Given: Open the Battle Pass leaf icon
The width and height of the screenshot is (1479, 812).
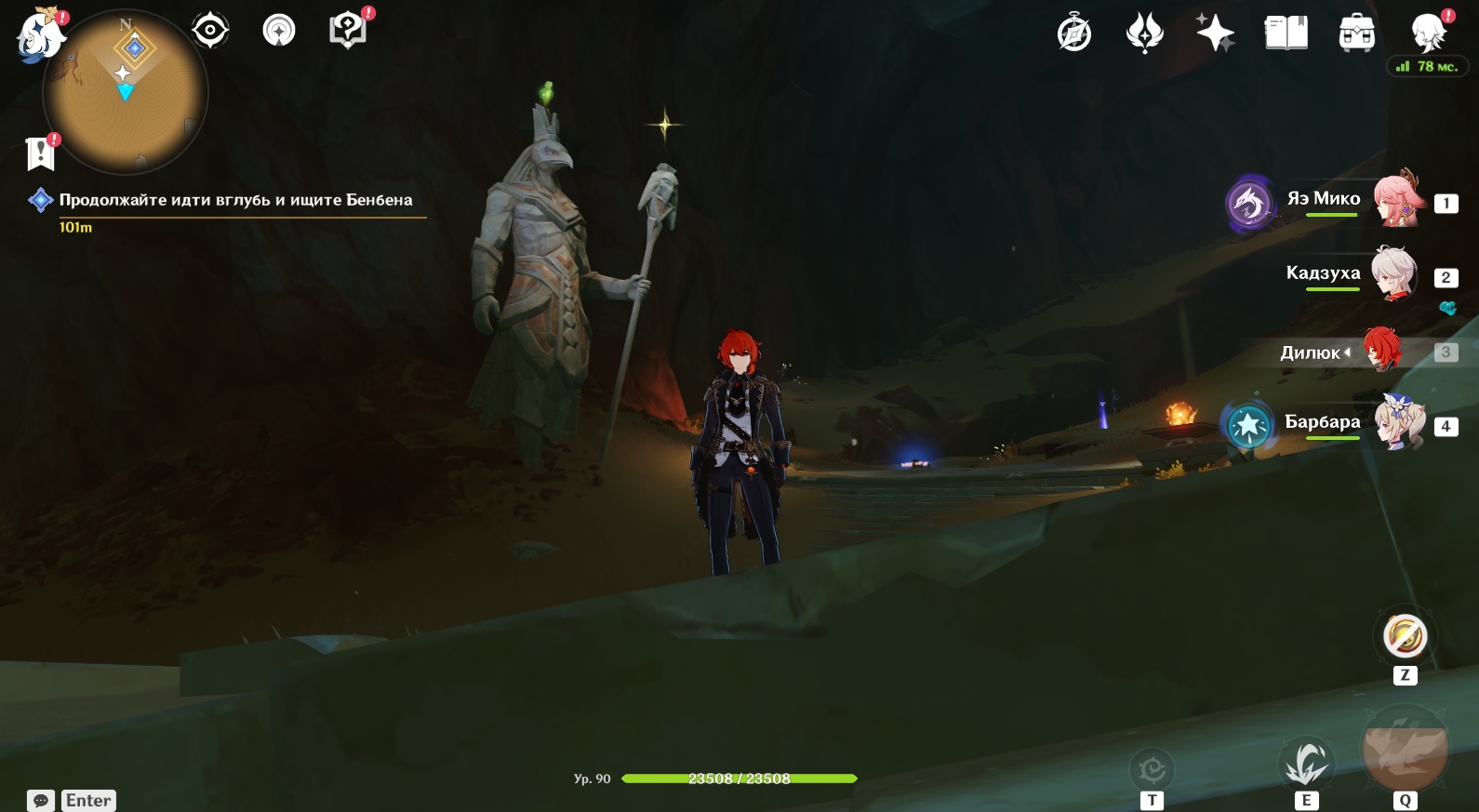Looking at the screenshot, I should click(x=1145, y=33).
